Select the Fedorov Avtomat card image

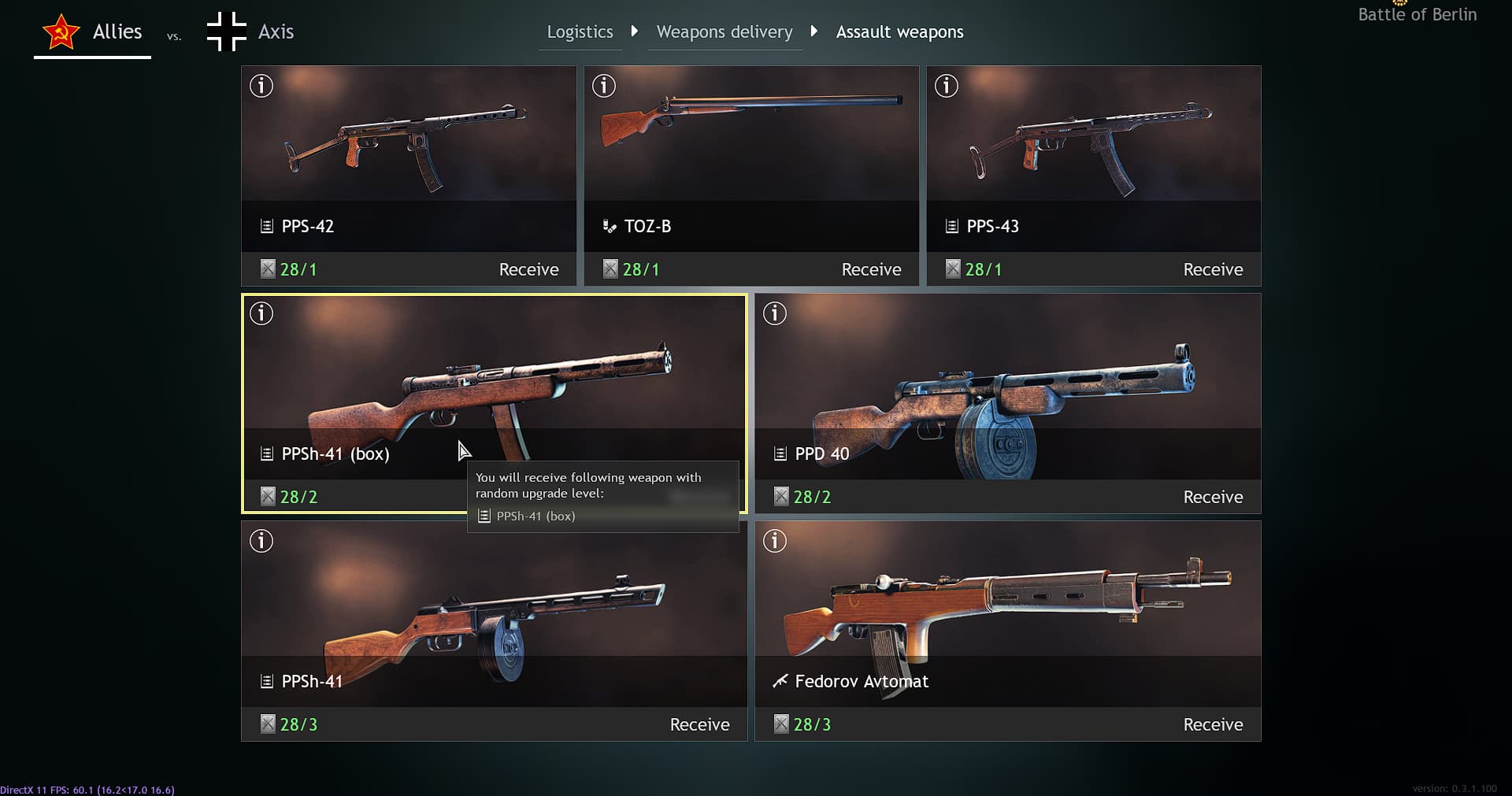[1008, 598]
